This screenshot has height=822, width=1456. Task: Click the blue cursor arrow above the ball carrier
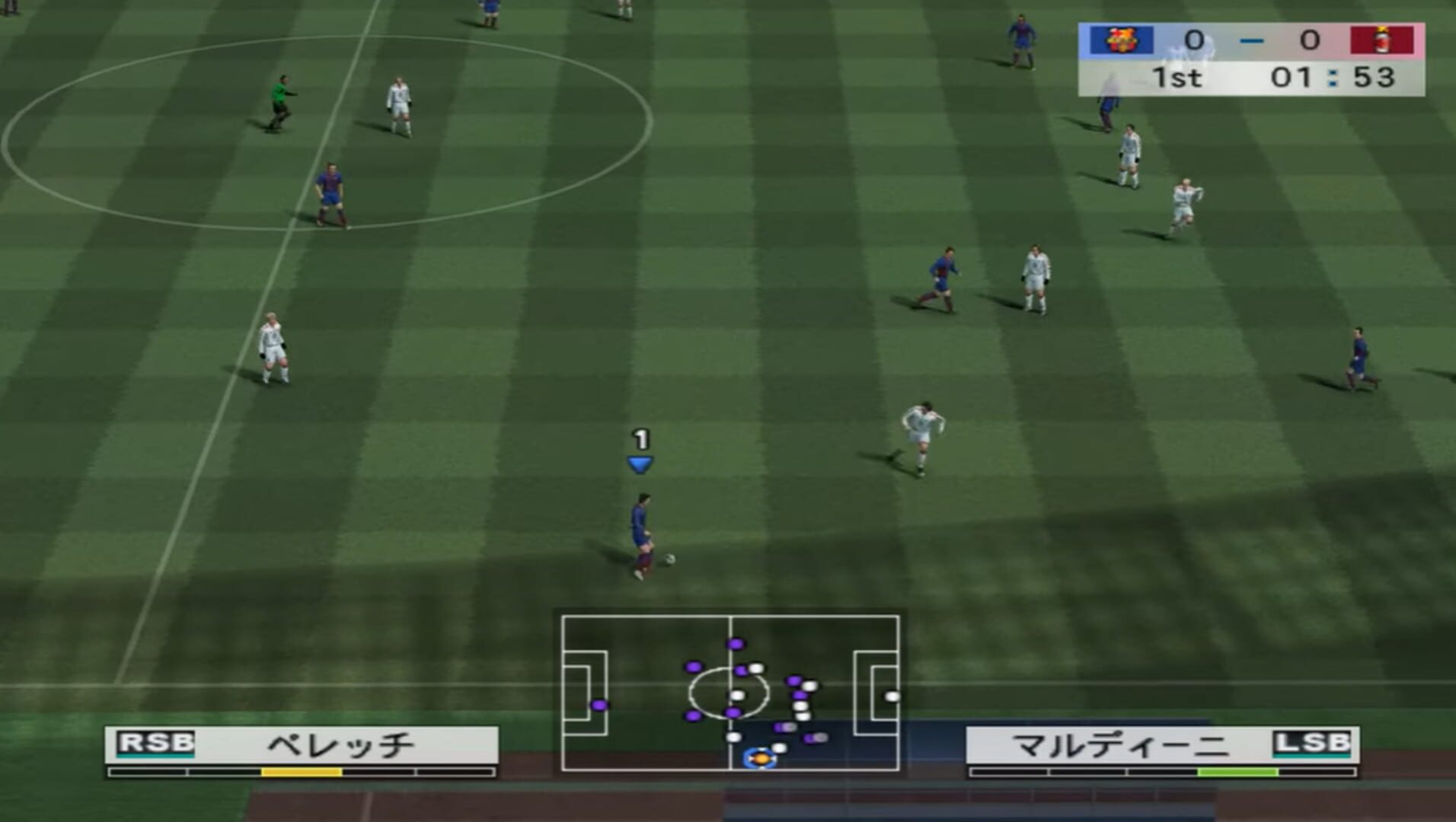click(640, 462)
